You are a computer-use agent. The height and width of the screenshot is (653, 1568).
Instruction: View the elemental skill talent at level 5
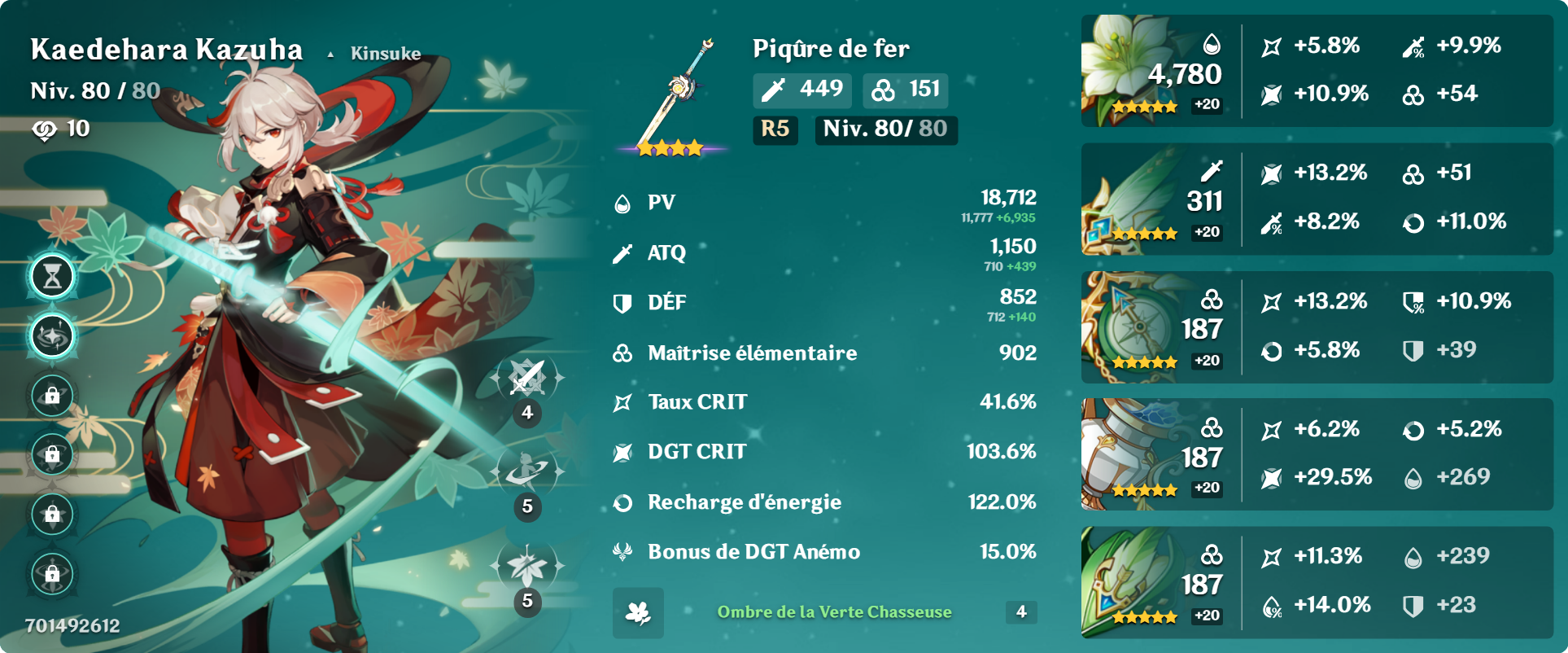click(x=527, y=472)
